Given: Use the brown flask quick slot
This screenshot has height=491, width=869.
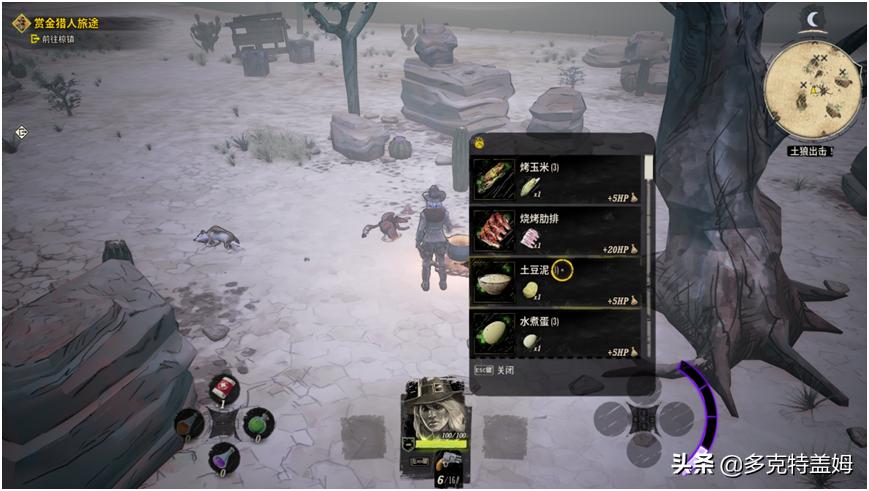Looking at the screenshot, I should (189, 424).
